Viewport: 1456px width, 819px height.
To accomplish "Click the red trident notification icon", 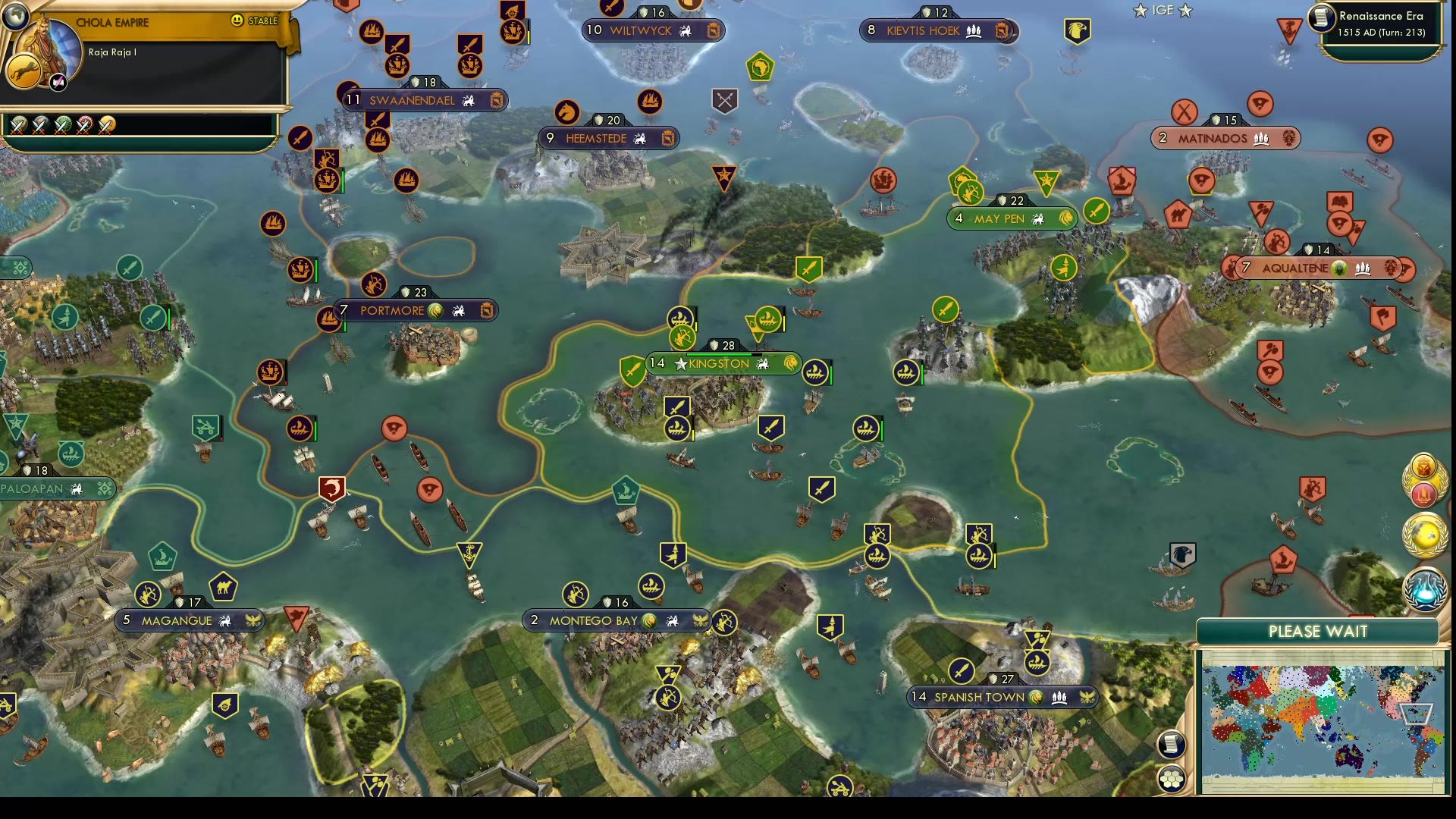I will pyautogui.click(x=1425, y=494).
